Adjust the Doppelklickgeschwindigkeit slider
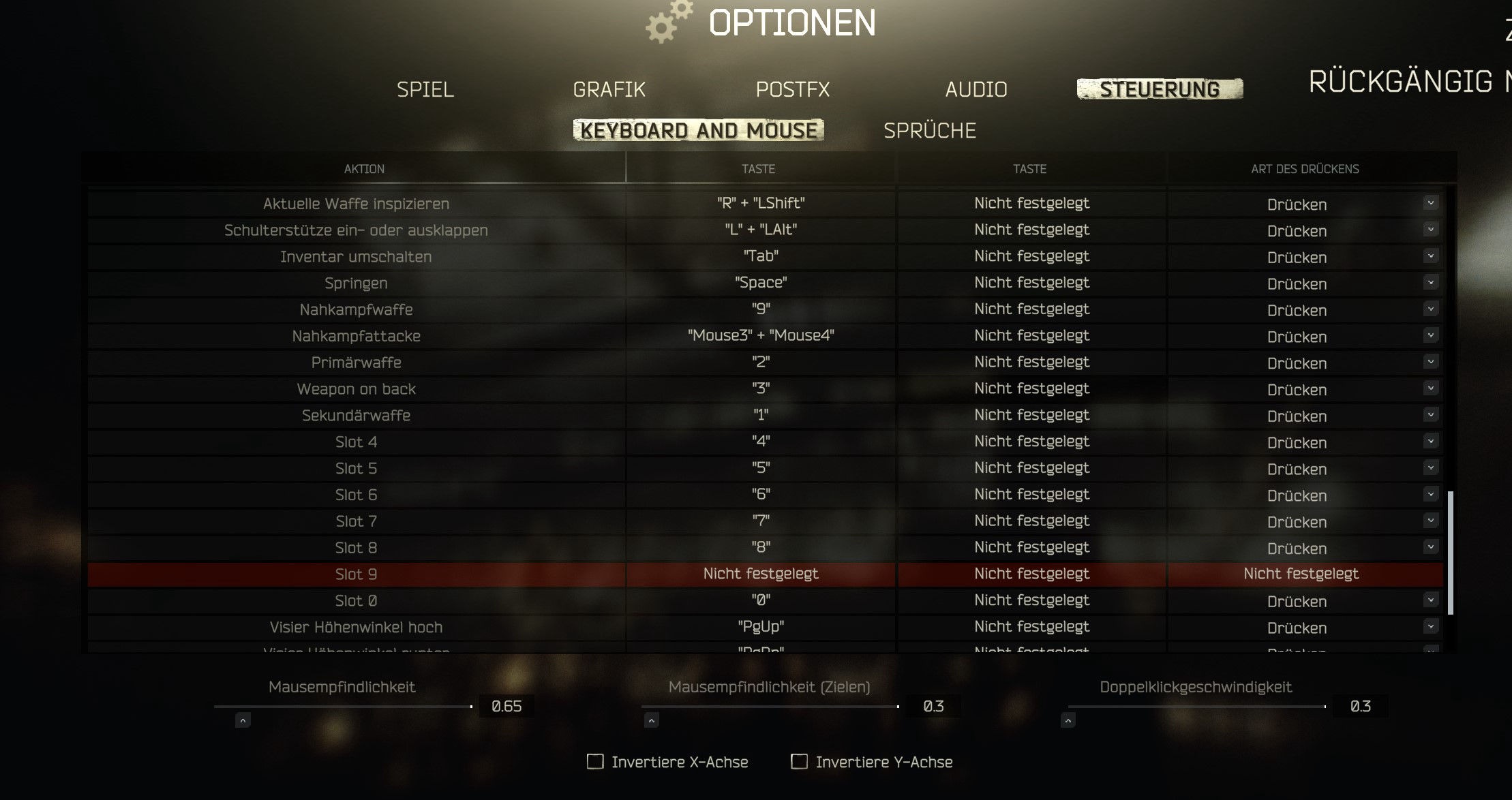This screenshot has height=800, width=1512. coord(1196,707)
